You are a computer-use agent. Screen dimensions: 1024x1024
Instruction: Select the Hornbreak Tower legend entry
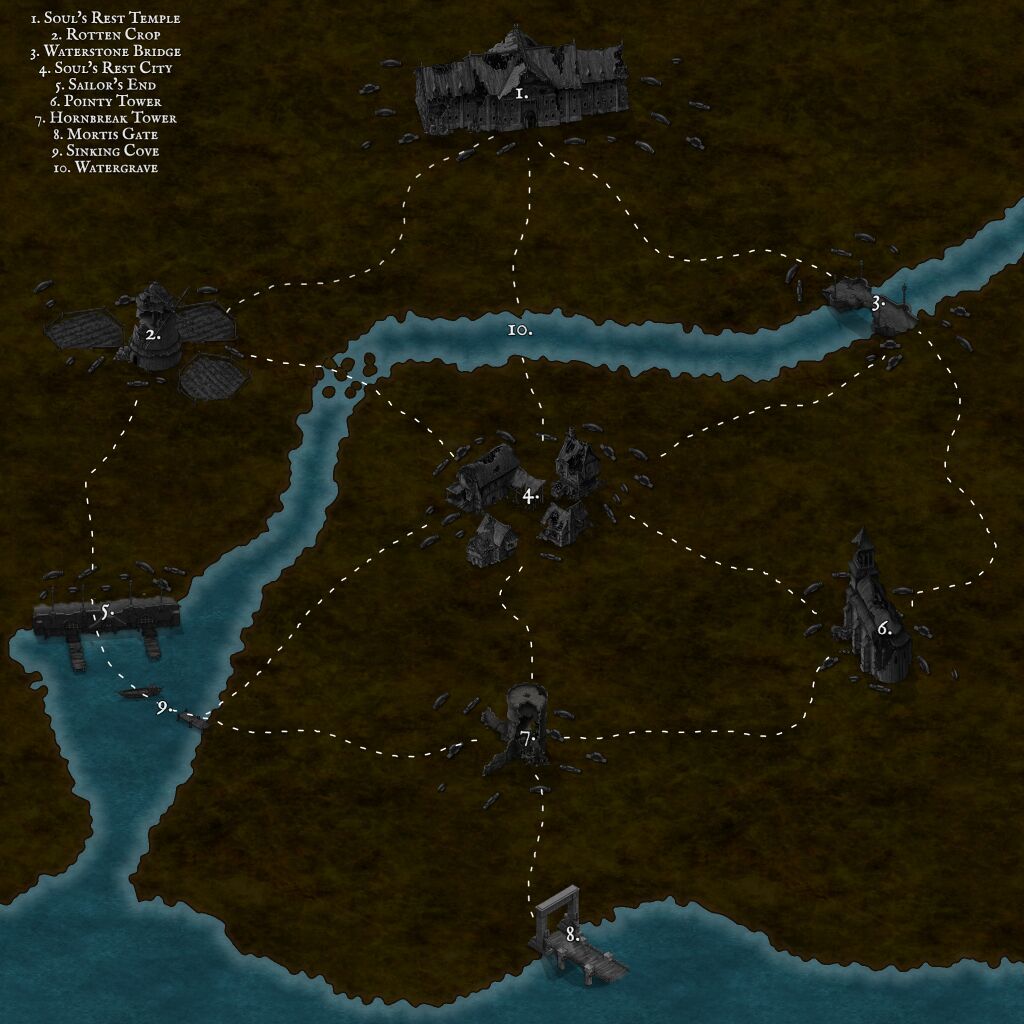coord(105,118)
